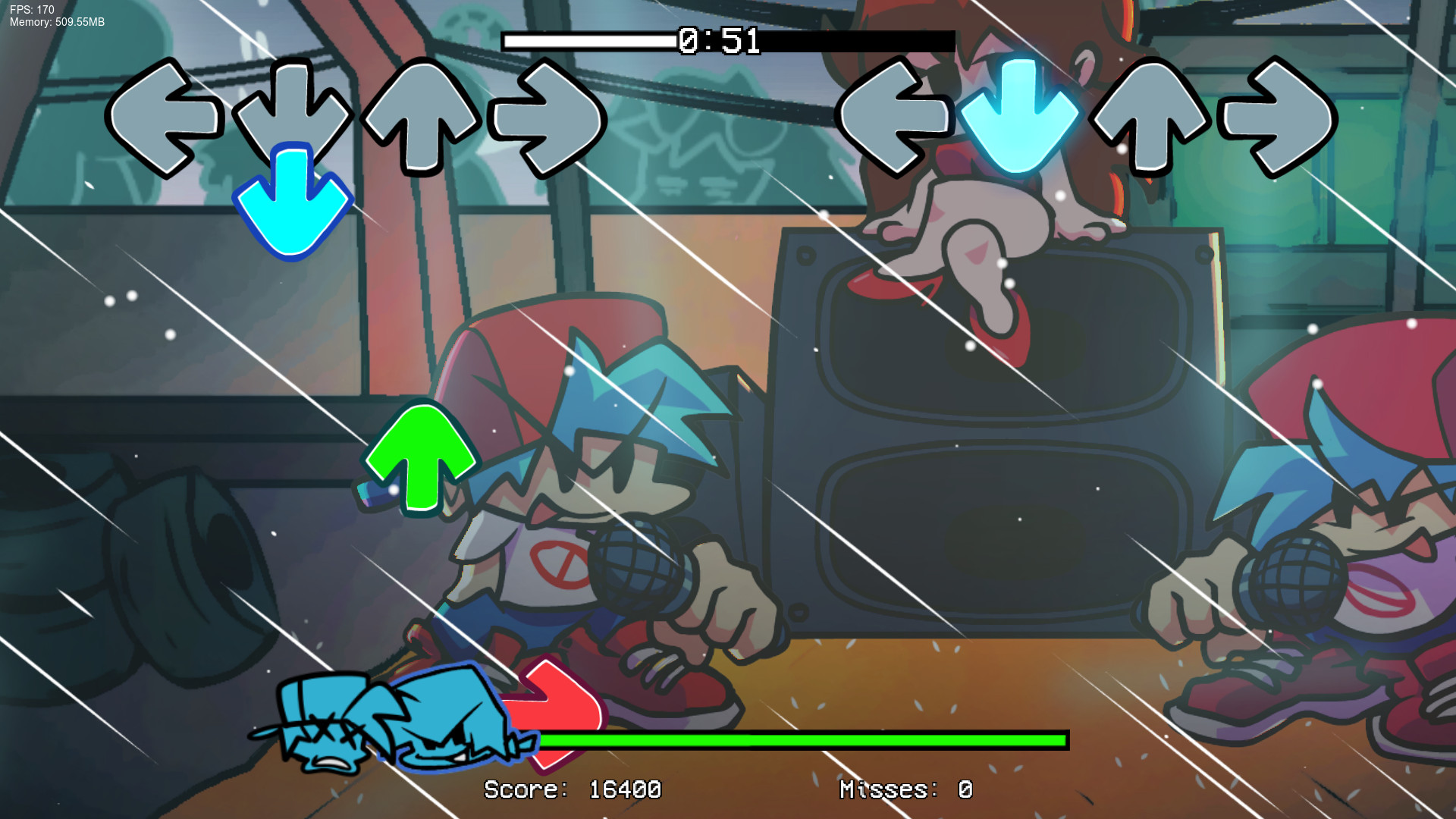
Task: Click the Score: 16400 text
Action: coord(573,789)
